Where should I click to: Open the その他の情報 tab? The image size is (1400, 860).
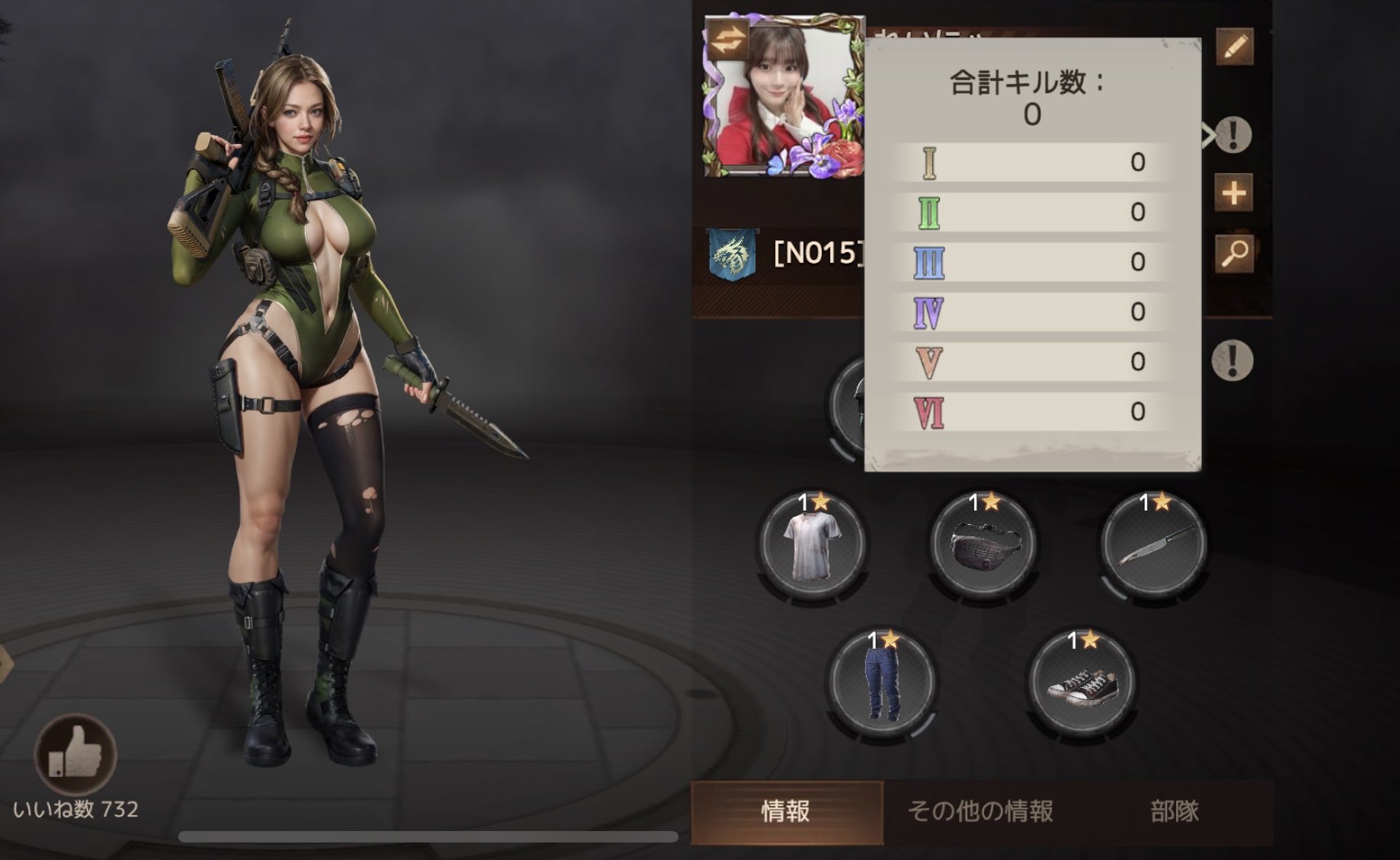coord(980,811)
